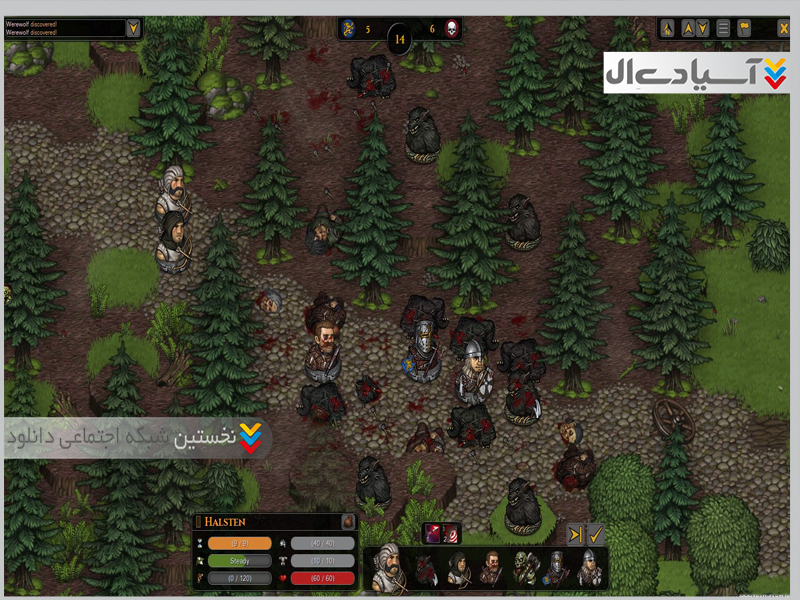Activate the red slash skill icon
The width and height of the screenshot is (800, 600).
point(433,534)
